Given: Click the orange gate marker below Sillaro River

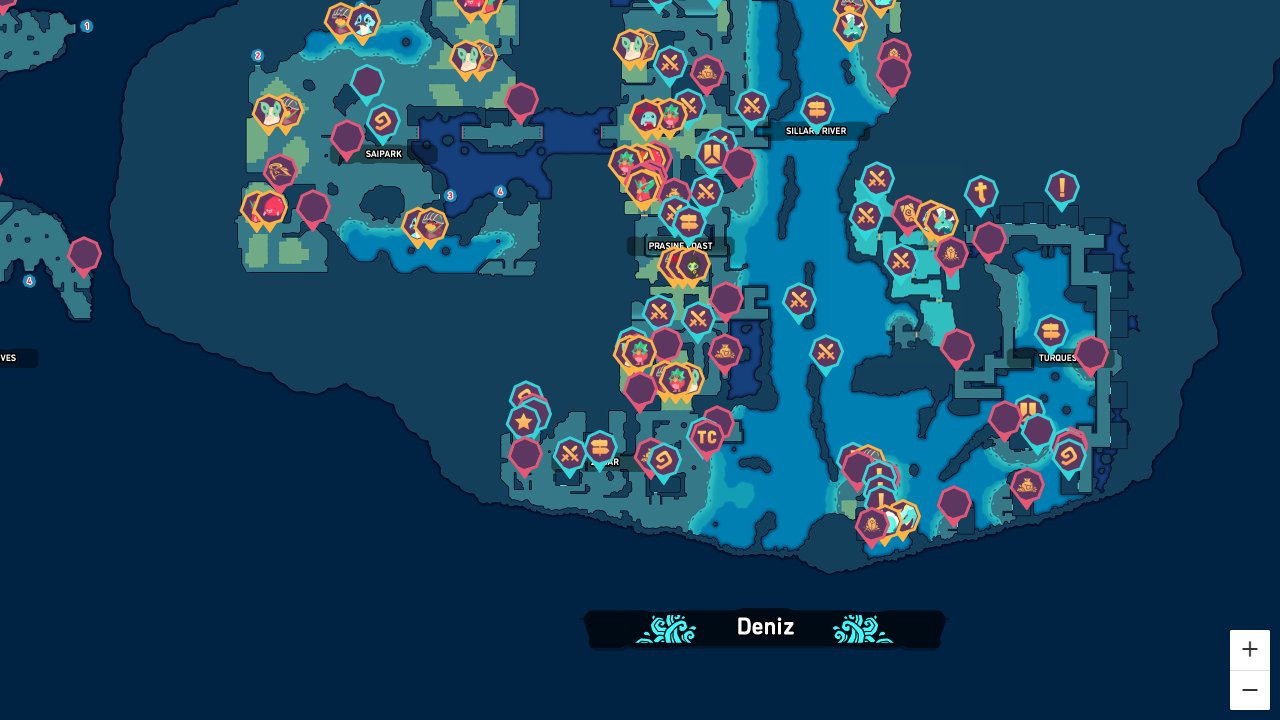Looking at the screenshot, I should [x=690, y=222].
